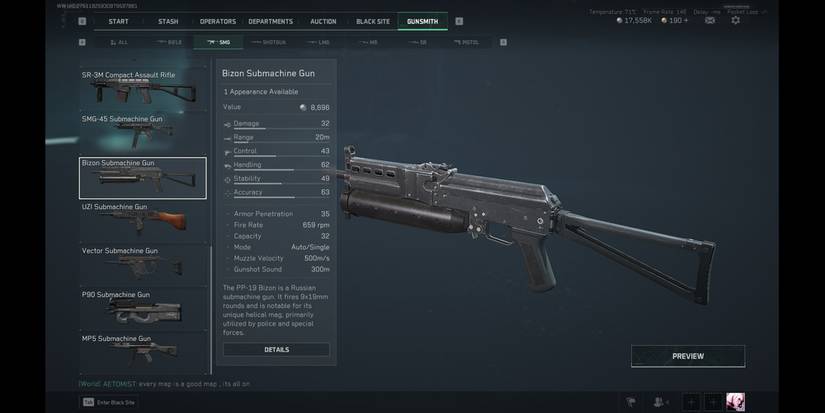Pick the P90 Submachine Gun
This screenshot has width=825, height=413.
pos(143,308)
